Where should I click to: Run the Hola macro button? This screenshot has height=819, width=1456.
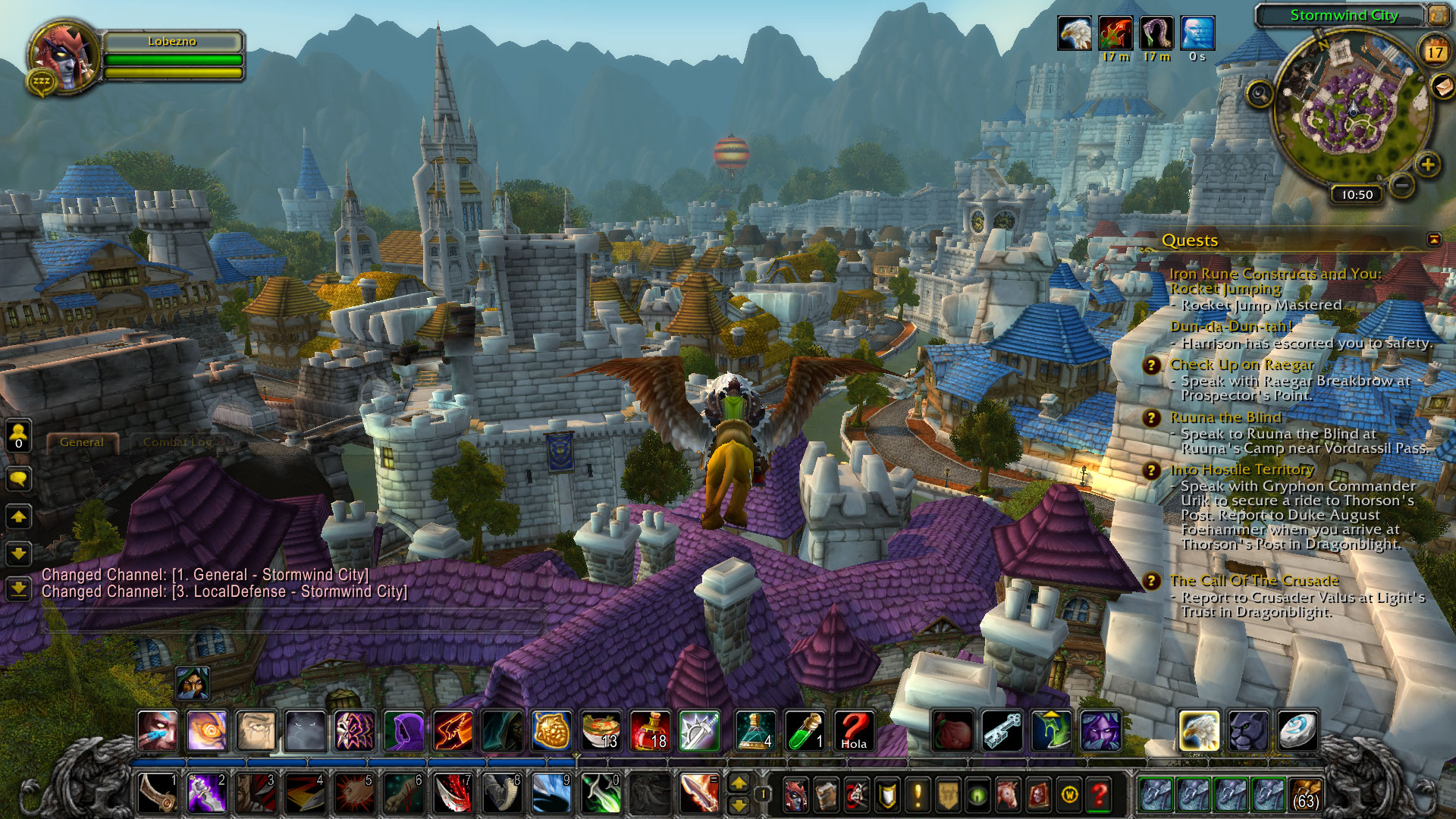[853, 731]
